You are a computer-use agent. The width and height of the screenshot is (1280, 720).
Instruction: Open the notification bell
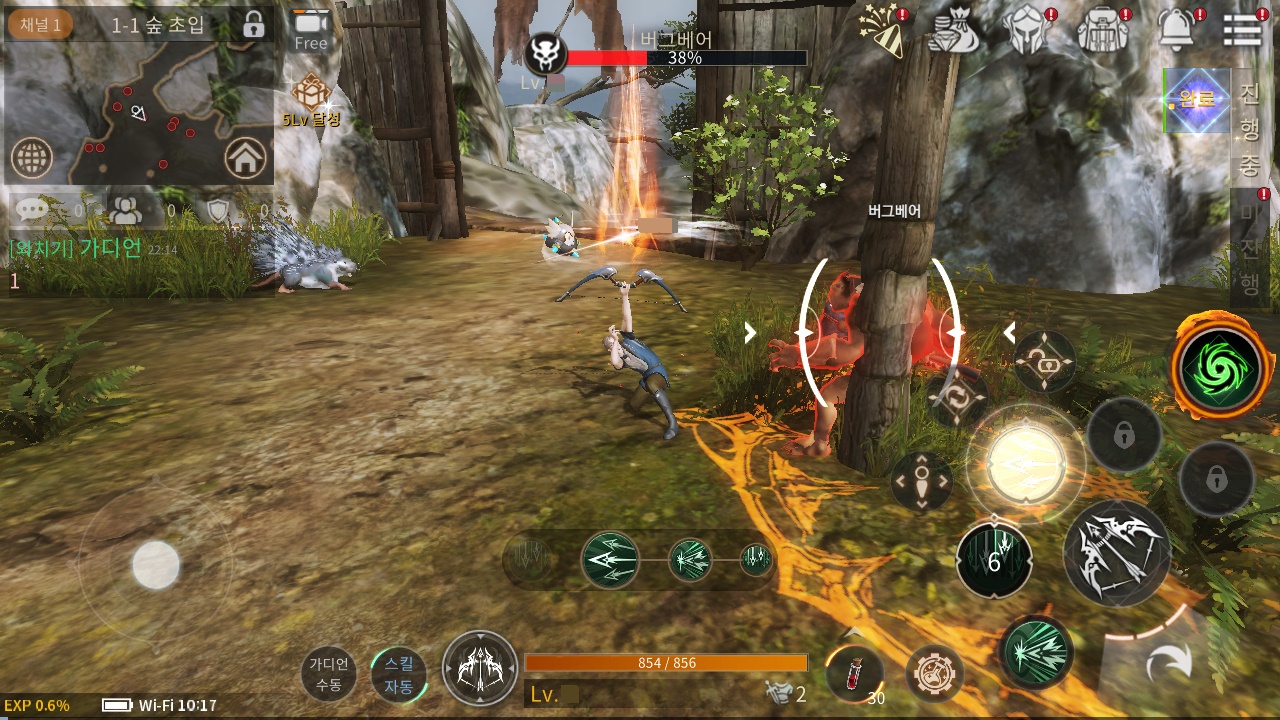1177,31
